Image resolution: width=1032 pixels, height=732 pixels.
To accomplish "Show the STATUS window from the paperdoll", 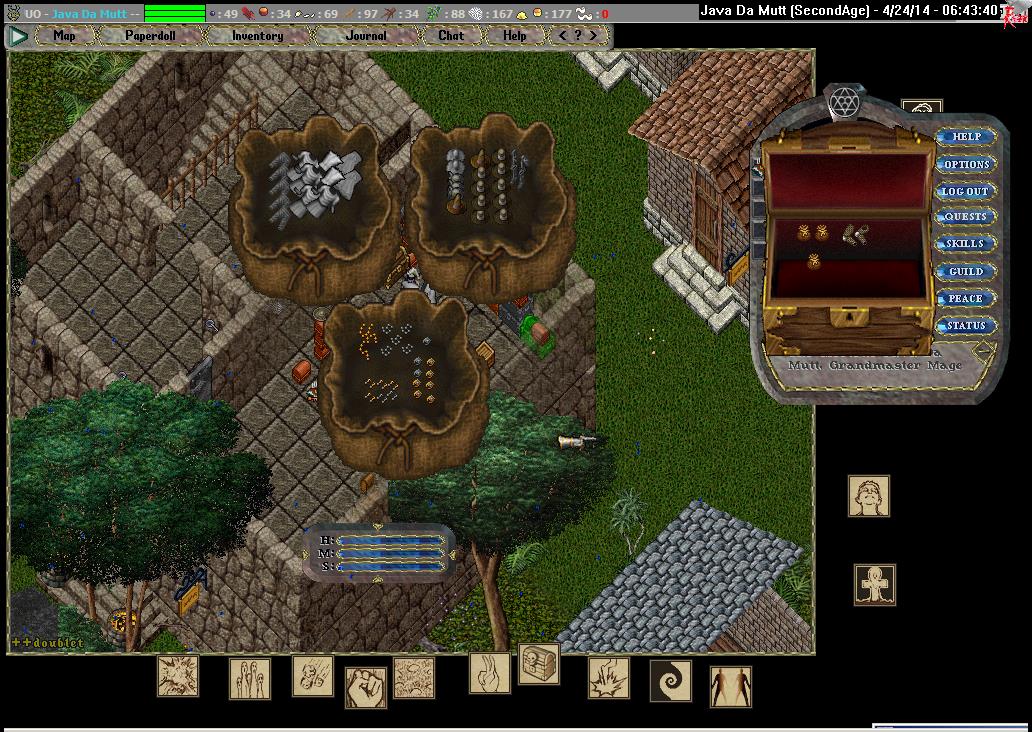I will pyautogui.click(x=966, y=325).
